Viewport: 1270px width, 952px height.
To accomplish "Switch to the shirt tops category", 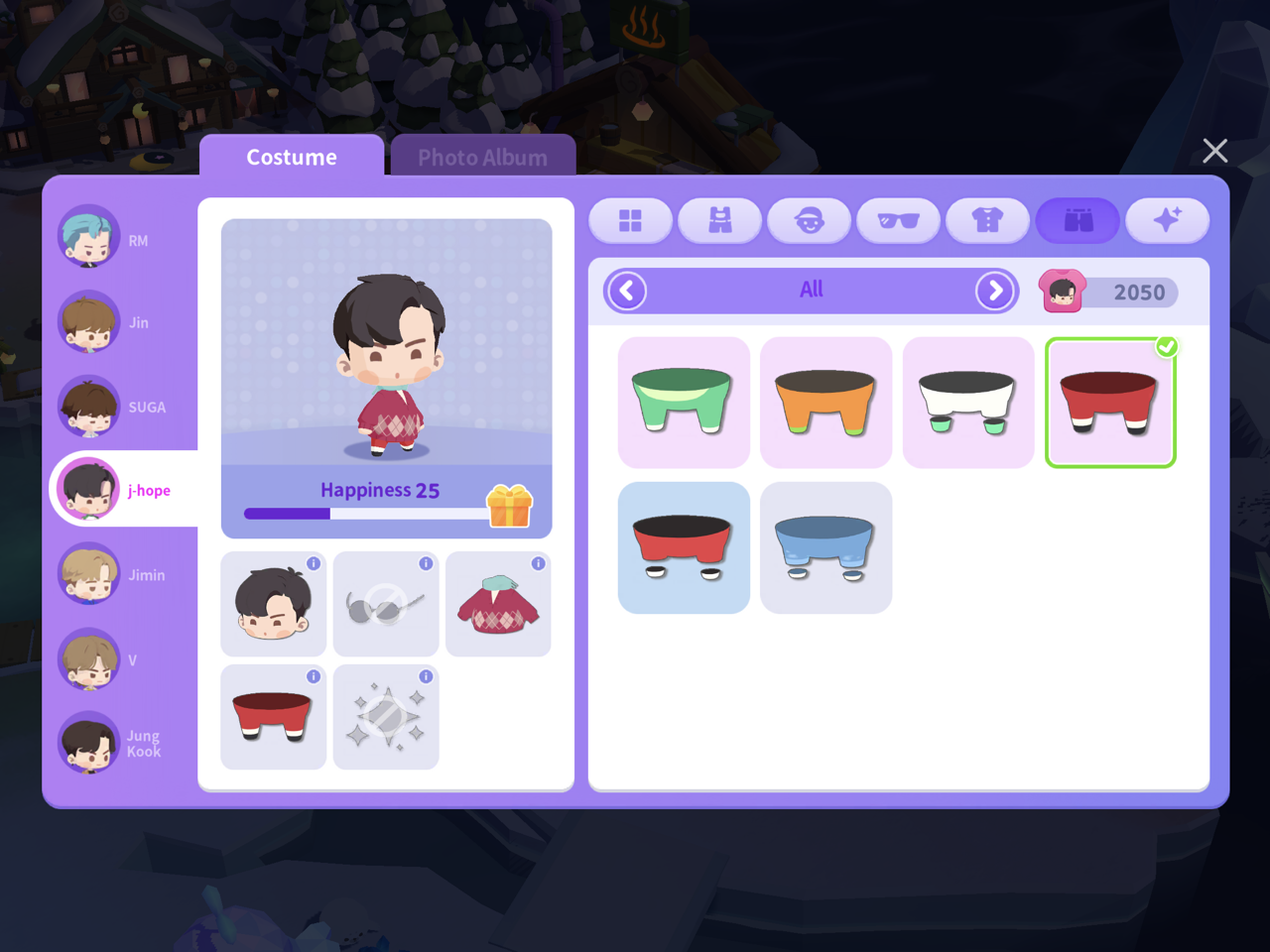I will pyautogui.click(x=987, y=220).
